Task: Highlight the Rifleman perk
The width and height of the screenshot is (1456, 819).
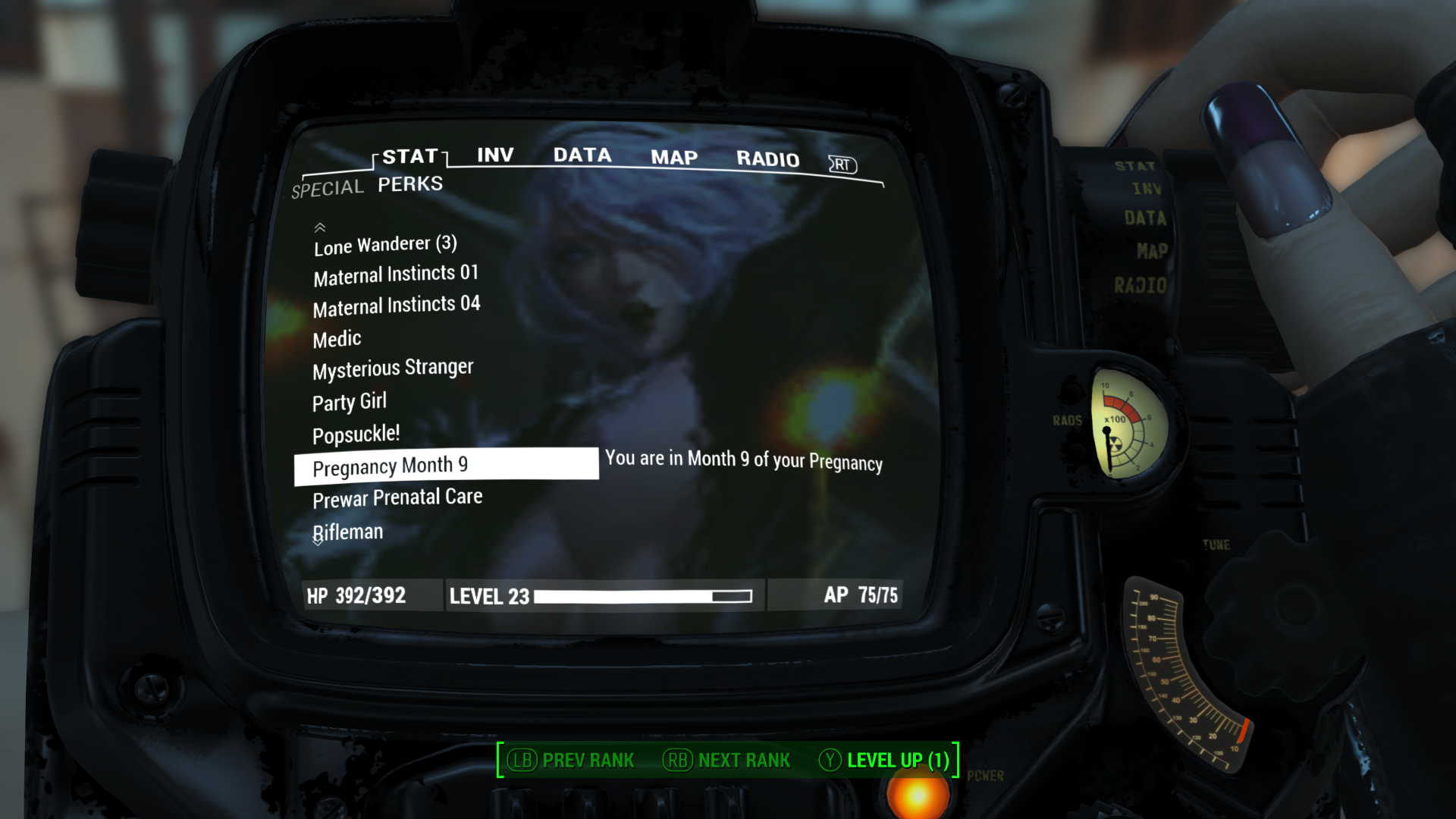Action: coord(349,532)
